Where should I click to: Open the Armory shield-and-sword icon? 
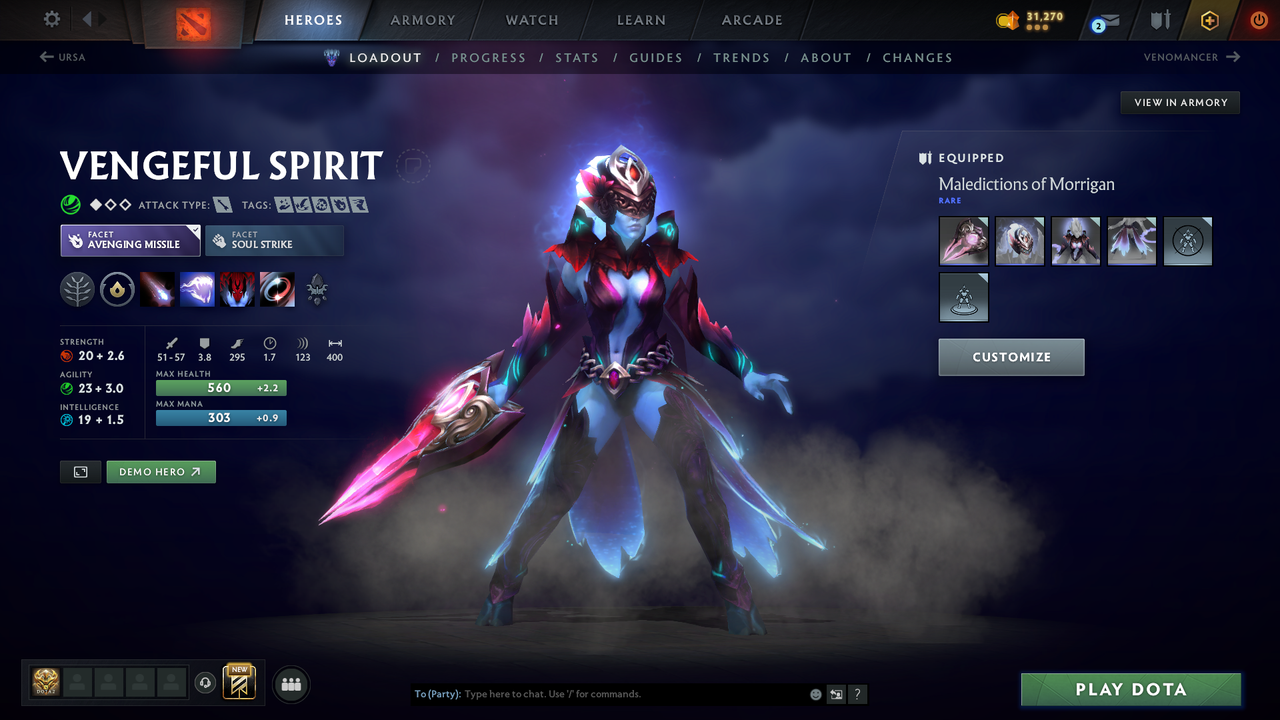pos(1158,20)
